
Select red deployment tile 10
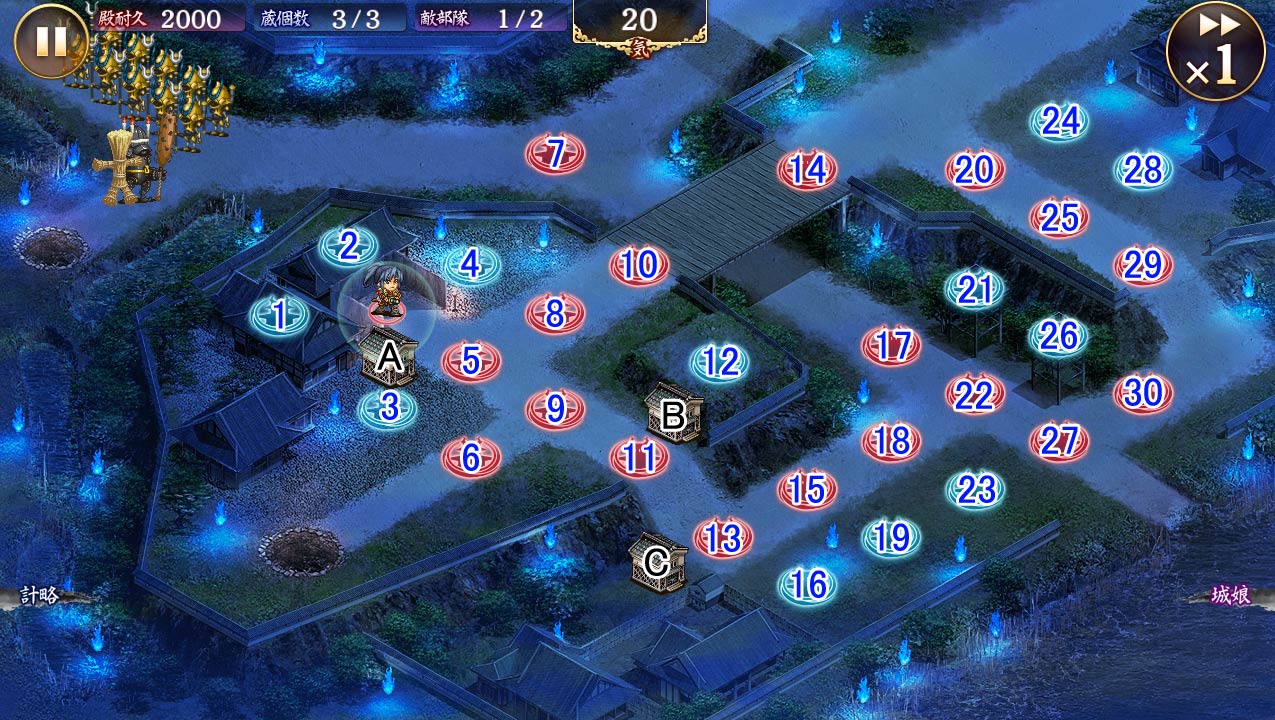point(639,266)
